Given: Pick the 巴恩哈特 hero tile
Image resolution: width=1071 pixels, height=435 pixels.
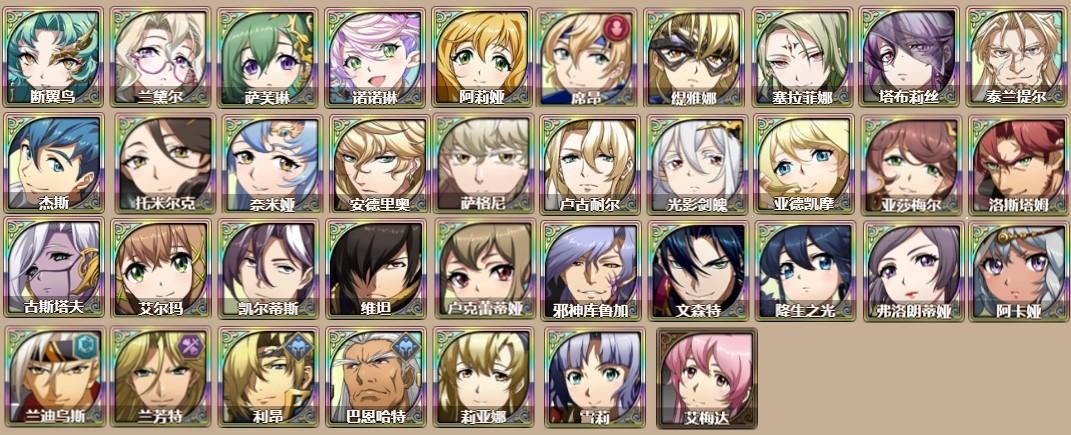Looking at the screenshot, I should (375, 376).
